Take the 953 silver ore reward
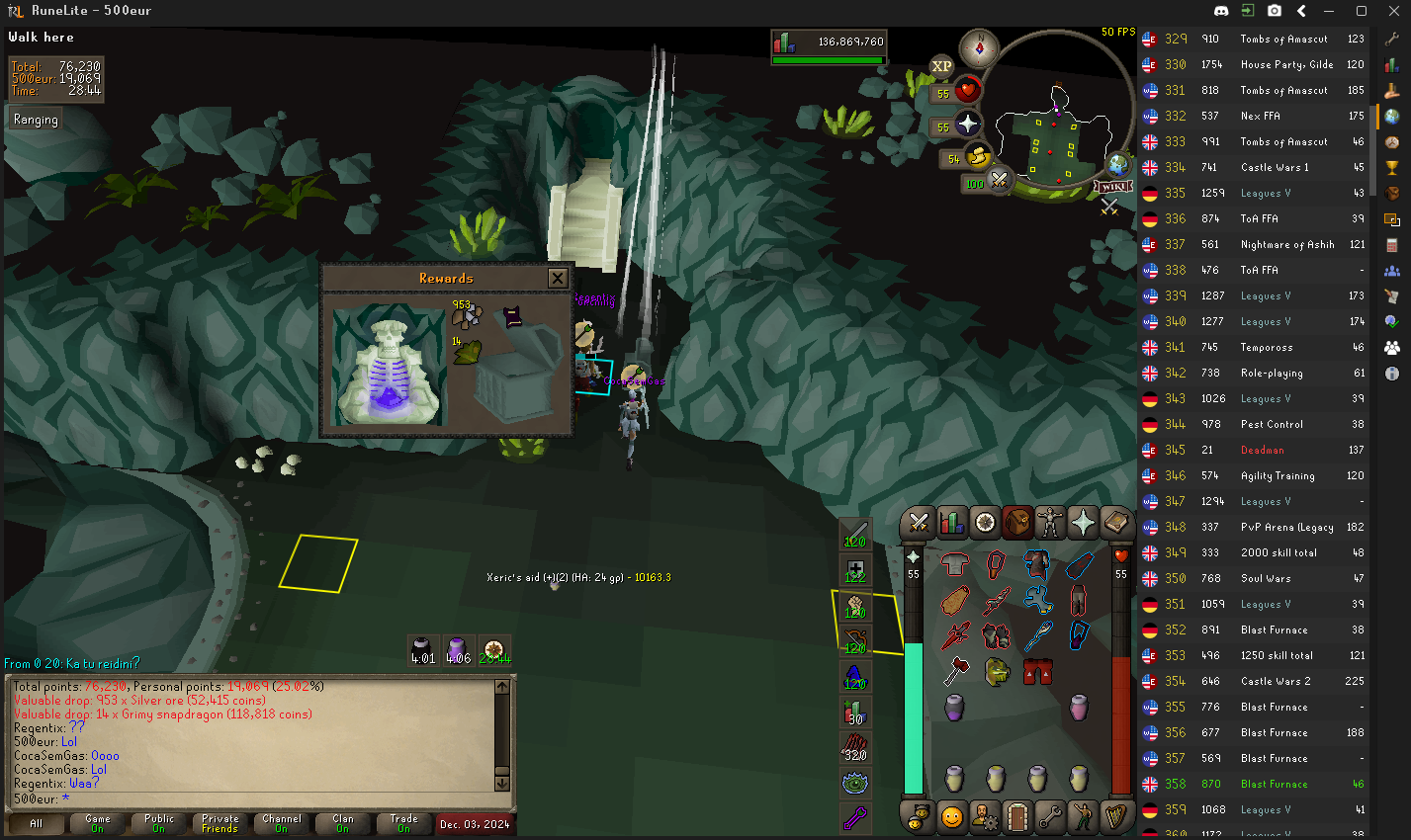Viewport: 1411px width, 840px height. (466, 315)
